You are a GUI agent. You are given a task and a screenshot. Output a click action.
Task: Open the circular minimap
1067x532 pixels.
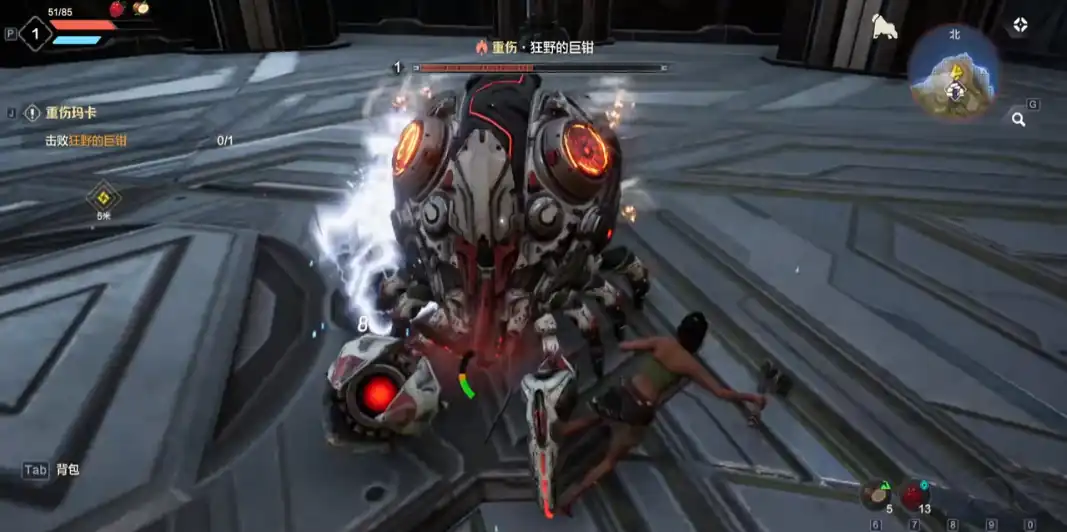(954, 72)
